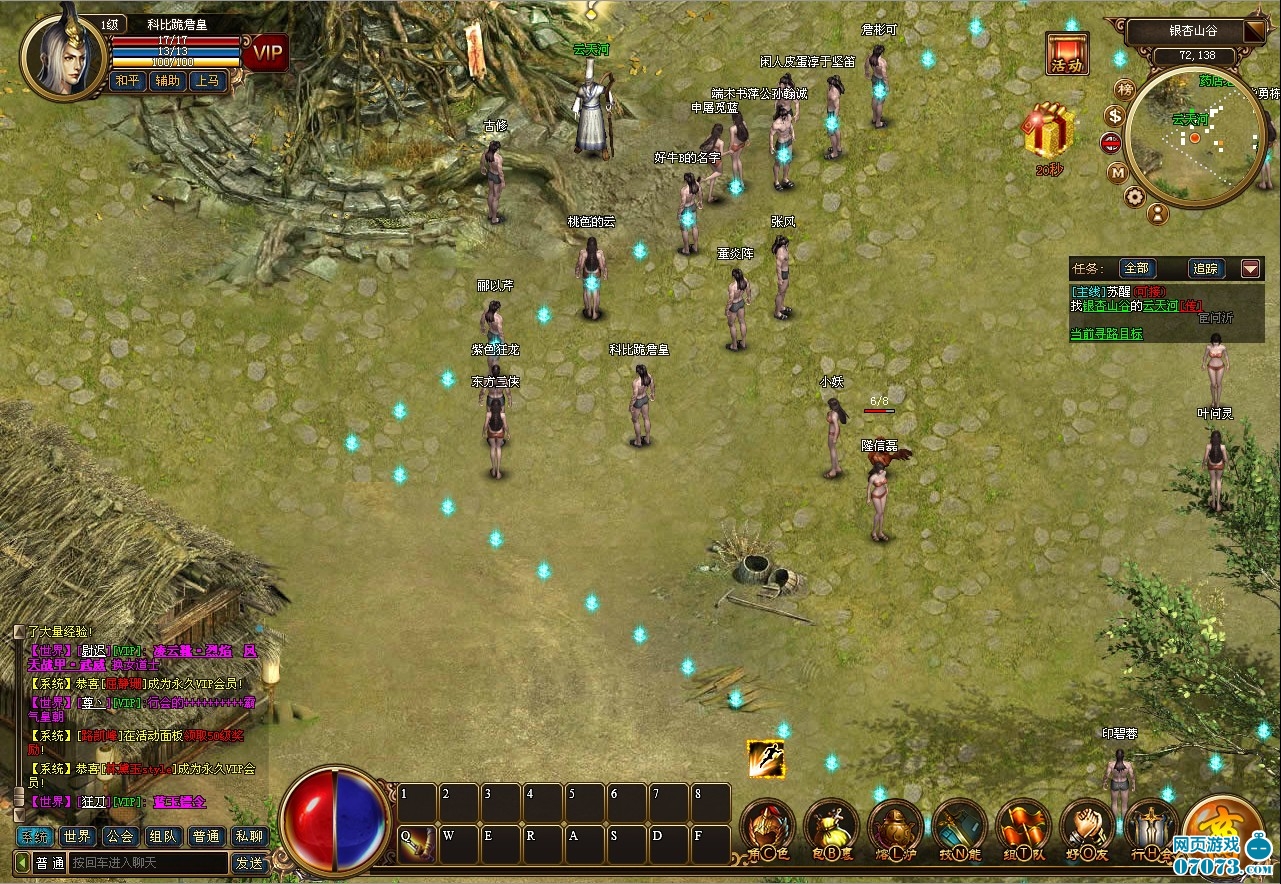Send the chat message with 发送
The height and width of the screenshot is (884, 1281).
point(249,862)
